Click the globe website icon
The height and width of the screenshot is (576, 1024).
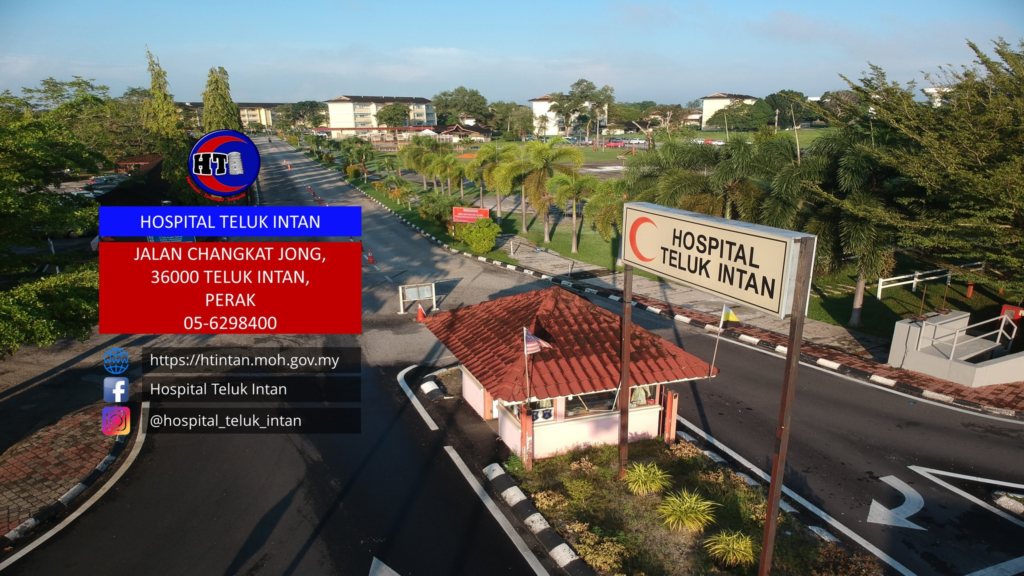tap(116, 361)
